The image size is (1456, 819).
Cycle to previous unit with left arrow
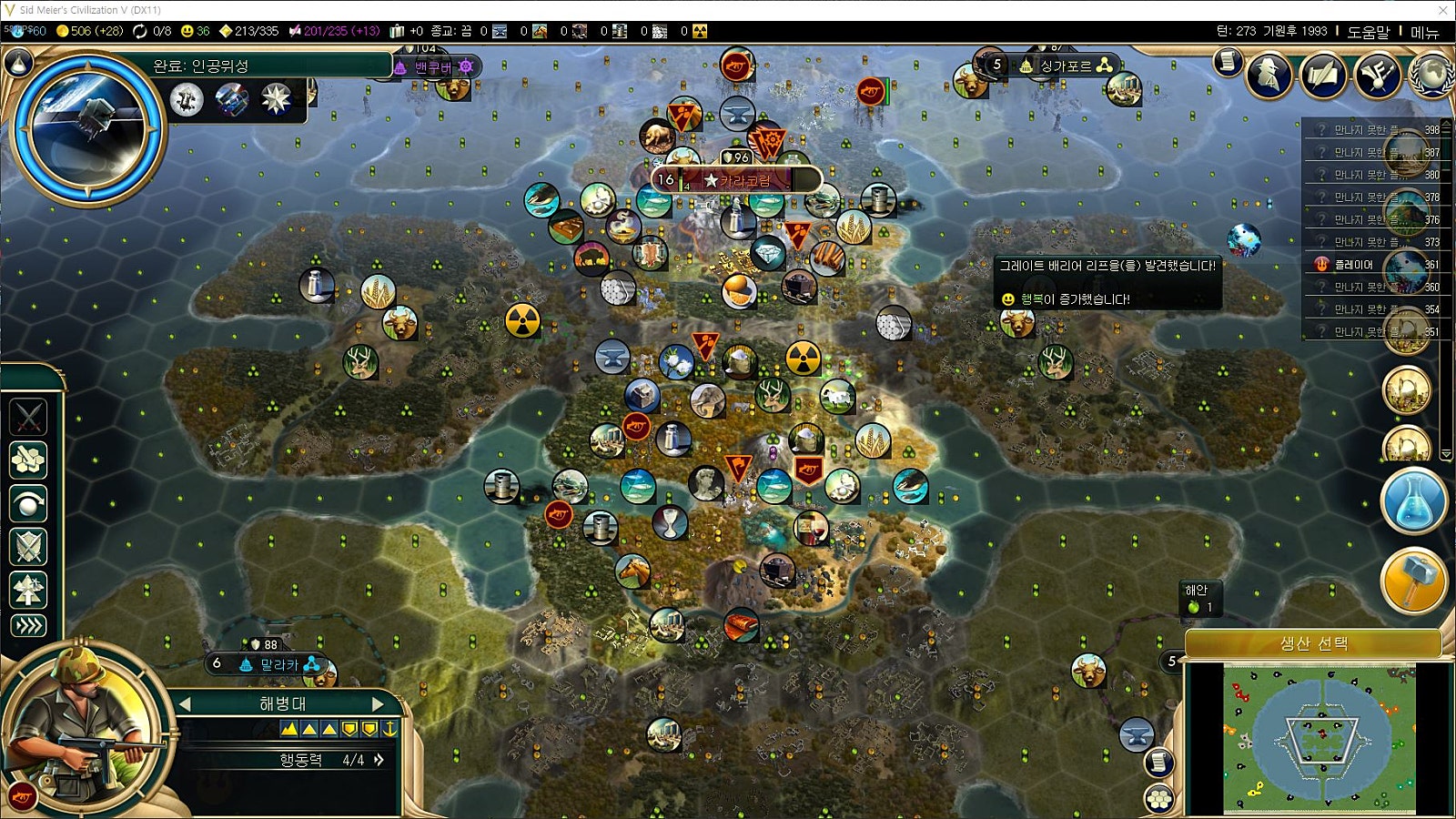tap(185, 703)
